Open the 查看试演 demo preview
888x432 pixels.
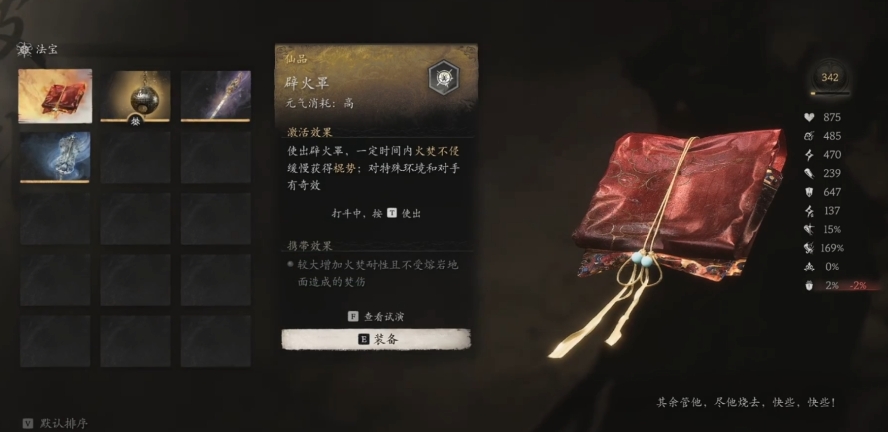point(376,316)
